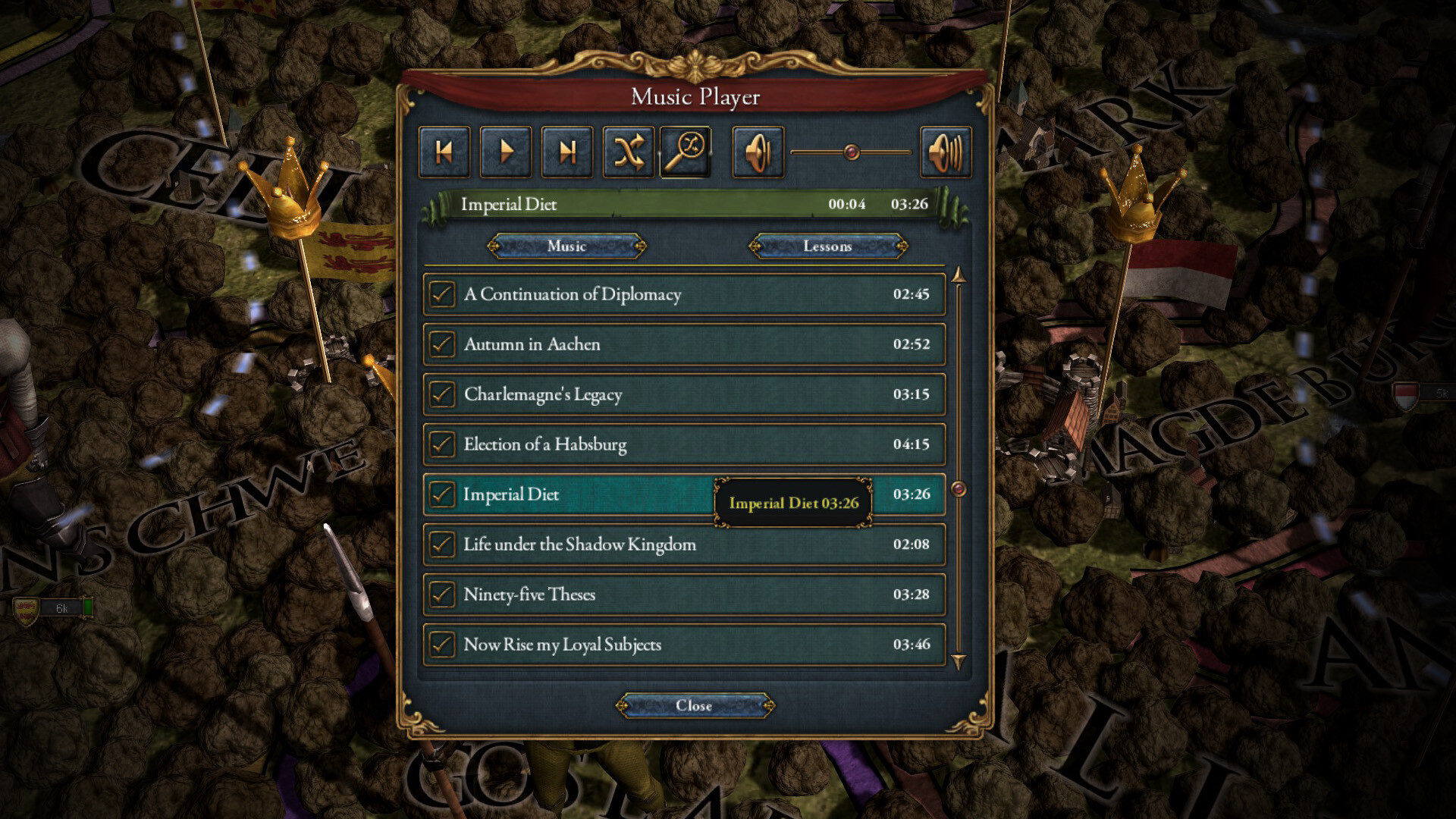
Task: Disable the Ninety-five Theses song
Action: point(441,595)
